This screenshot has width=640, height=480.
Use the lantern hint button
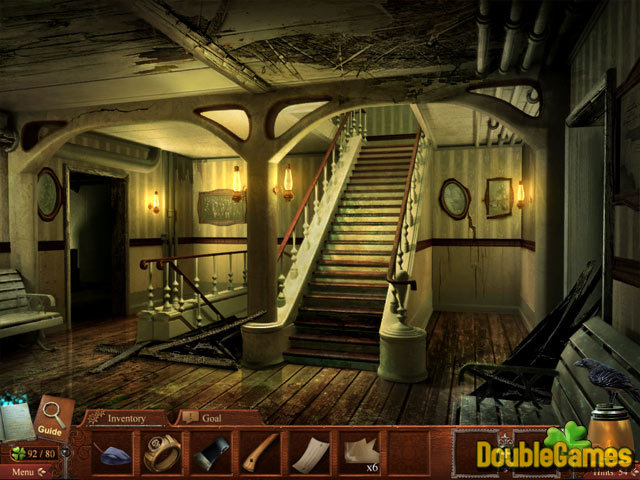[x=610, y=430]
